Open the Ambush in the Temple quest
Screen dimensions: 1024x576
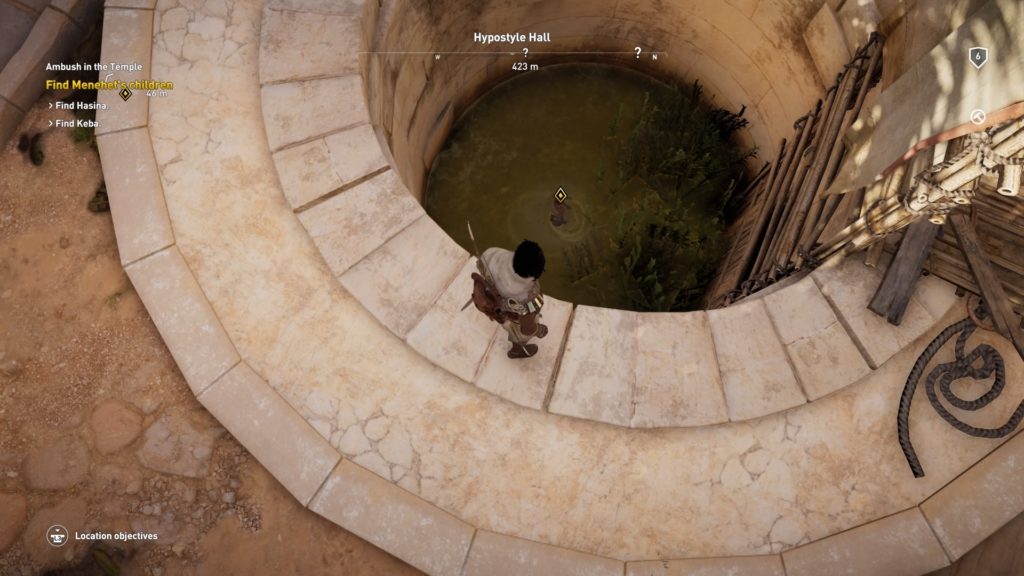[93, 67]
